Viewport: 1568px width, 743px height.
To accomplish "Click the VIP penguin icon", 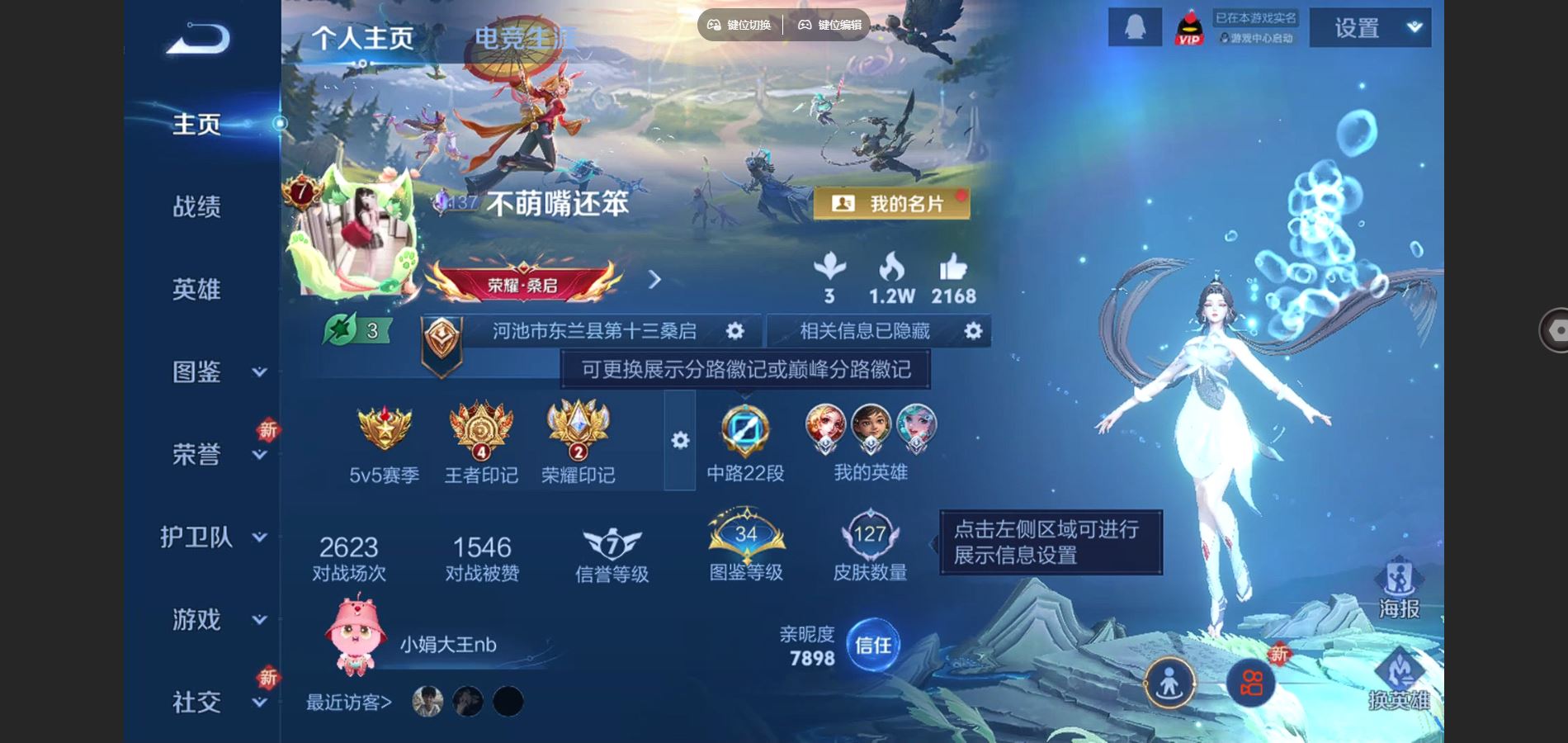I will (1188, 27).
